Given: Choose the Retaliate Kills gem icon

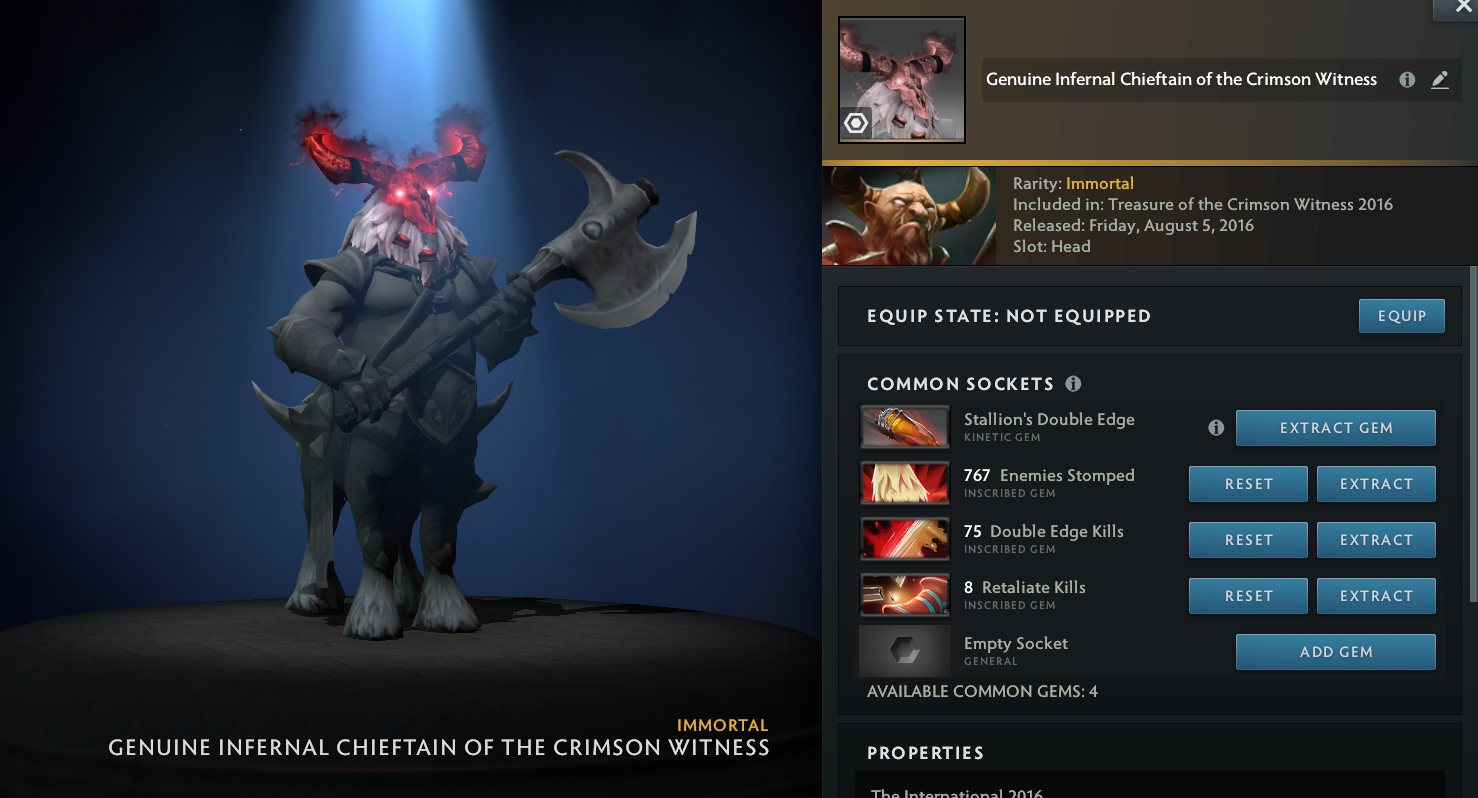Looking at the screenshot, I should (904, 595).
